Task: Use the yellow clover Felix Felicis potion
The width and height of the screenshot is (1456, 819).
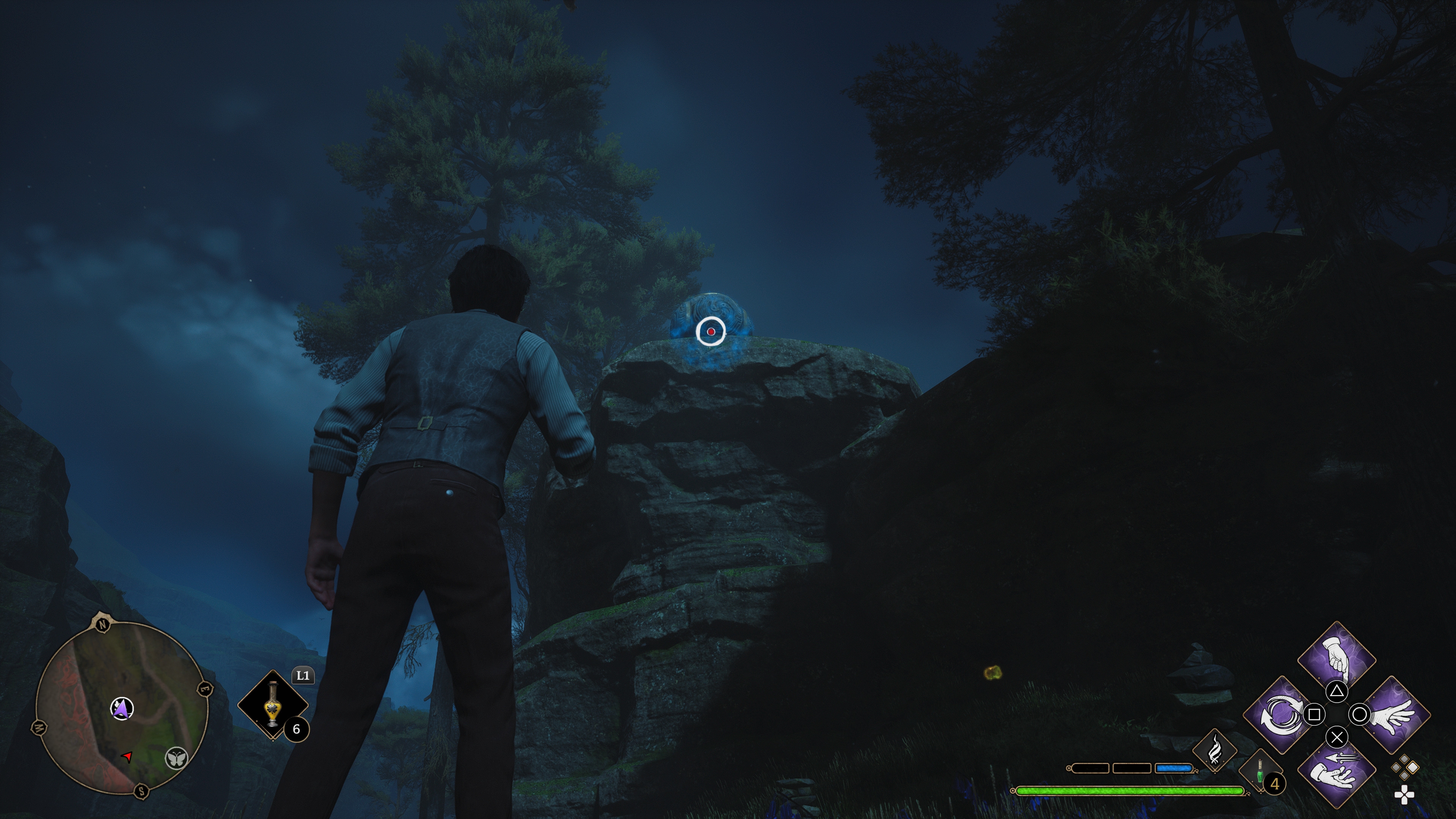Action: tap(273, 705)
